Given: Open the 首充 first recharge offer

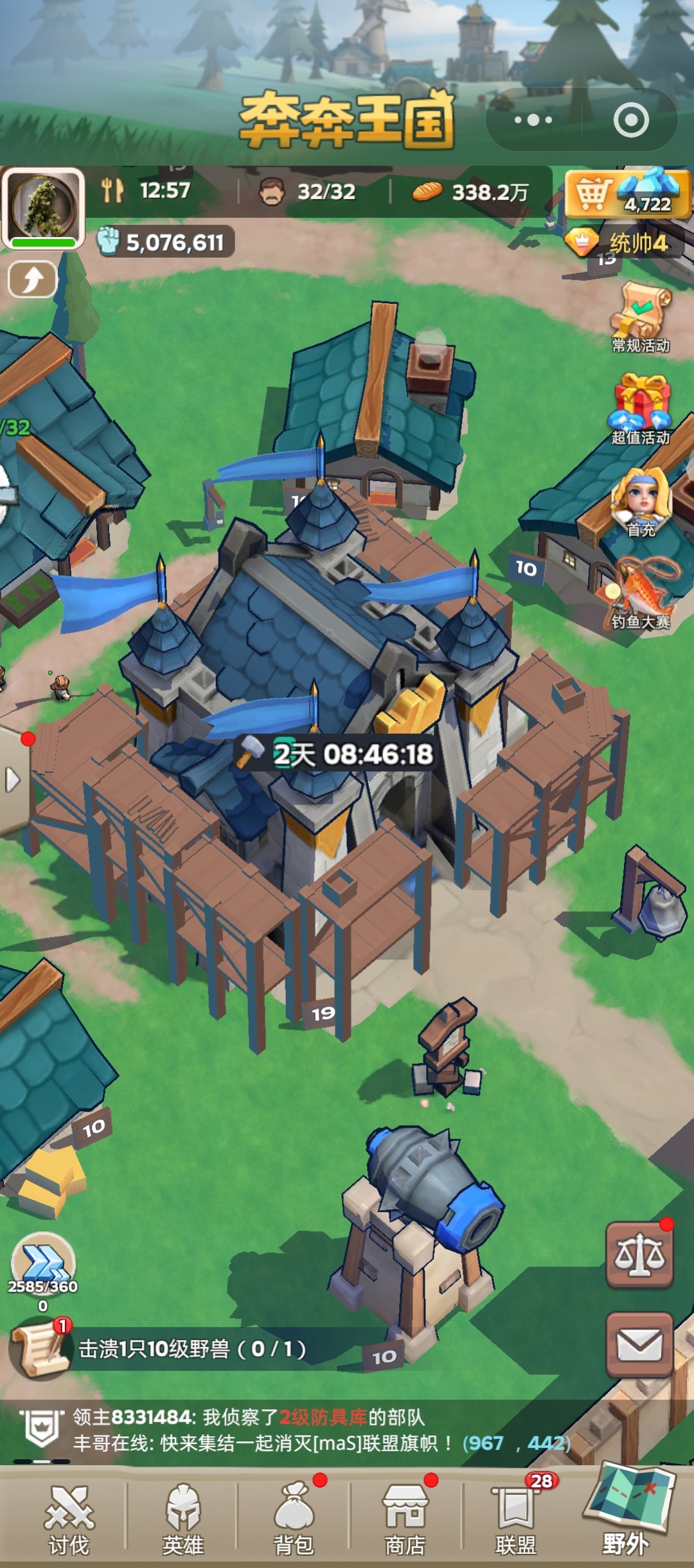Looking at the screenshot, I should click(x=641, y=503).
